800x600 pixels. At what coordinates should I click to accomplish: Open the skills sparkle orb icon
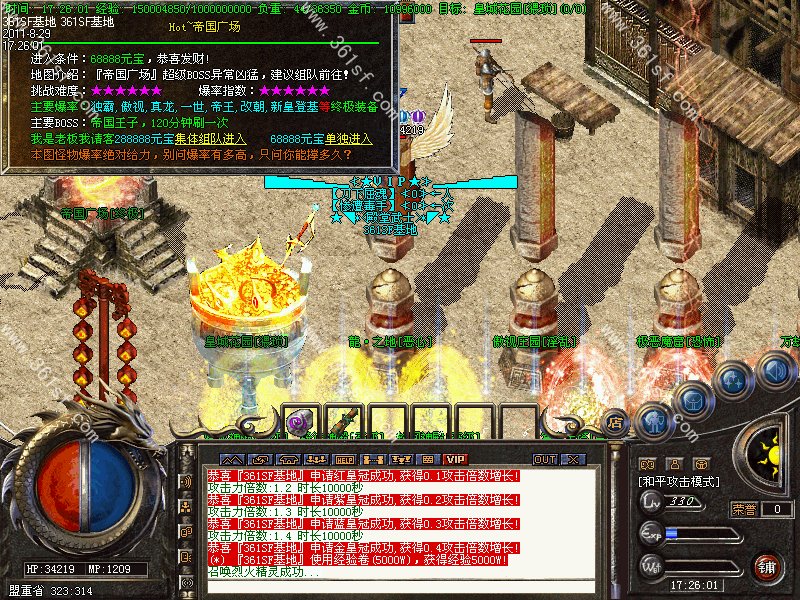click(734, 380)
